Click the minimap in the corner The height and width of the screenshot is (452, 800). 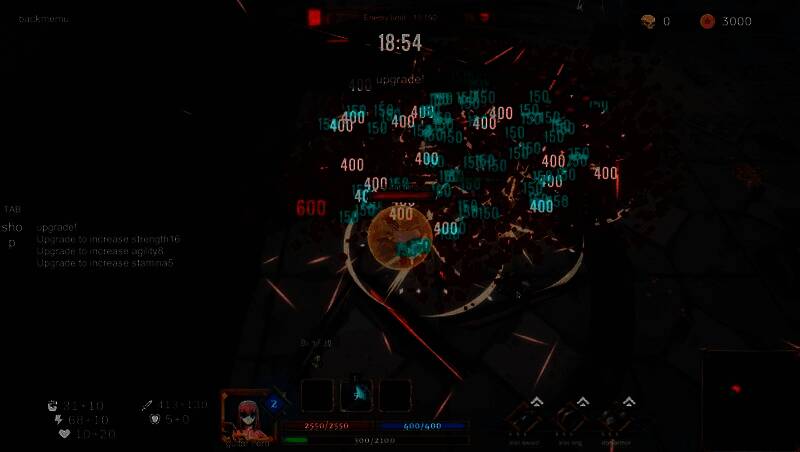pos(750,400)
